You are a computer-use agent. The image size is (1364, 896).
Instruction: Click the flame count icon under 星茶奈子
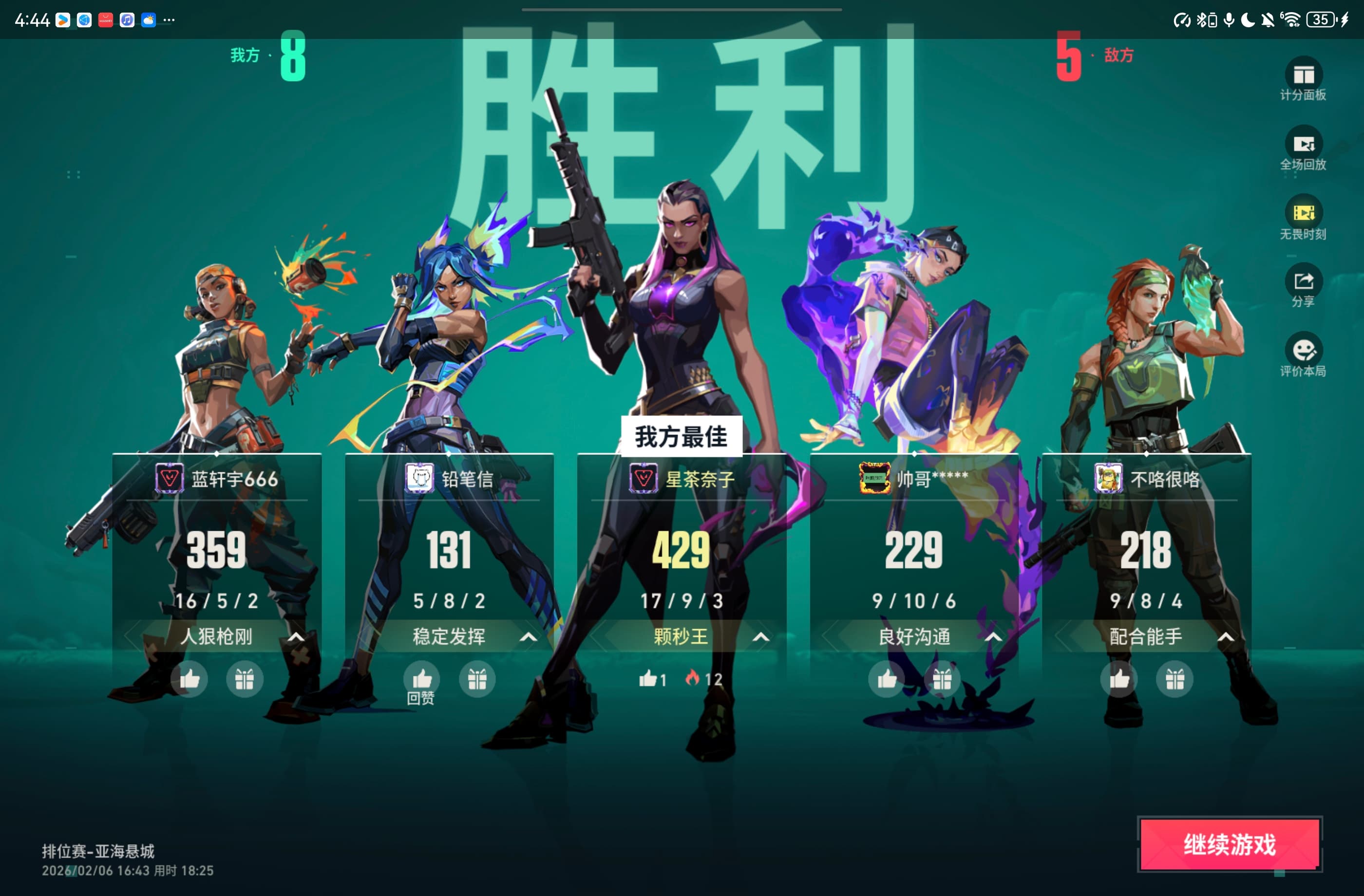pos(694,678)
